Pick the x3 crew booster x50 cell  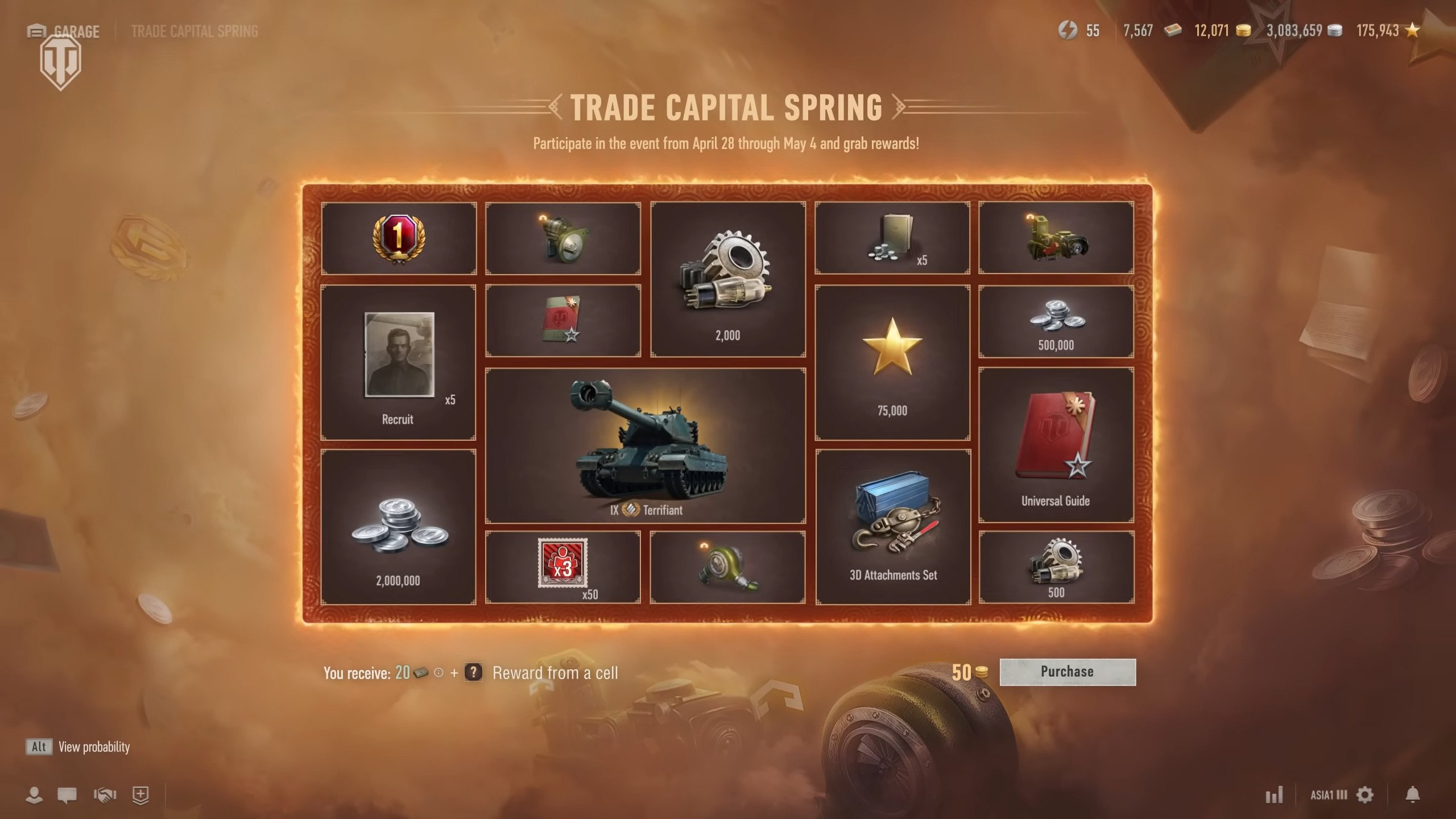pyautogui.click(x=562, y=567)
